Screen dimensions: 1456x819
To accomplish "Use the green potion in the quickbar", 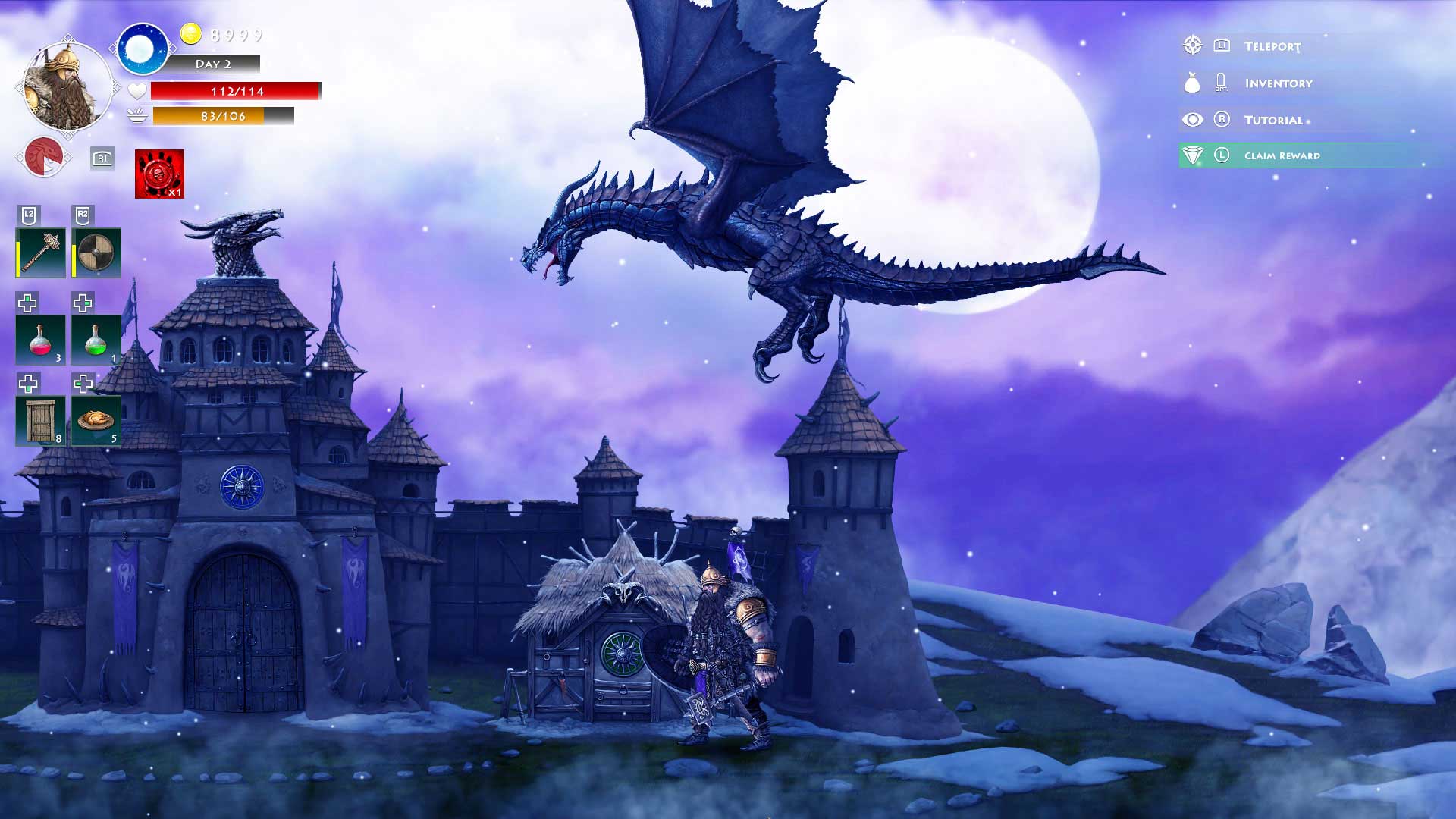I will pos(97,341).
